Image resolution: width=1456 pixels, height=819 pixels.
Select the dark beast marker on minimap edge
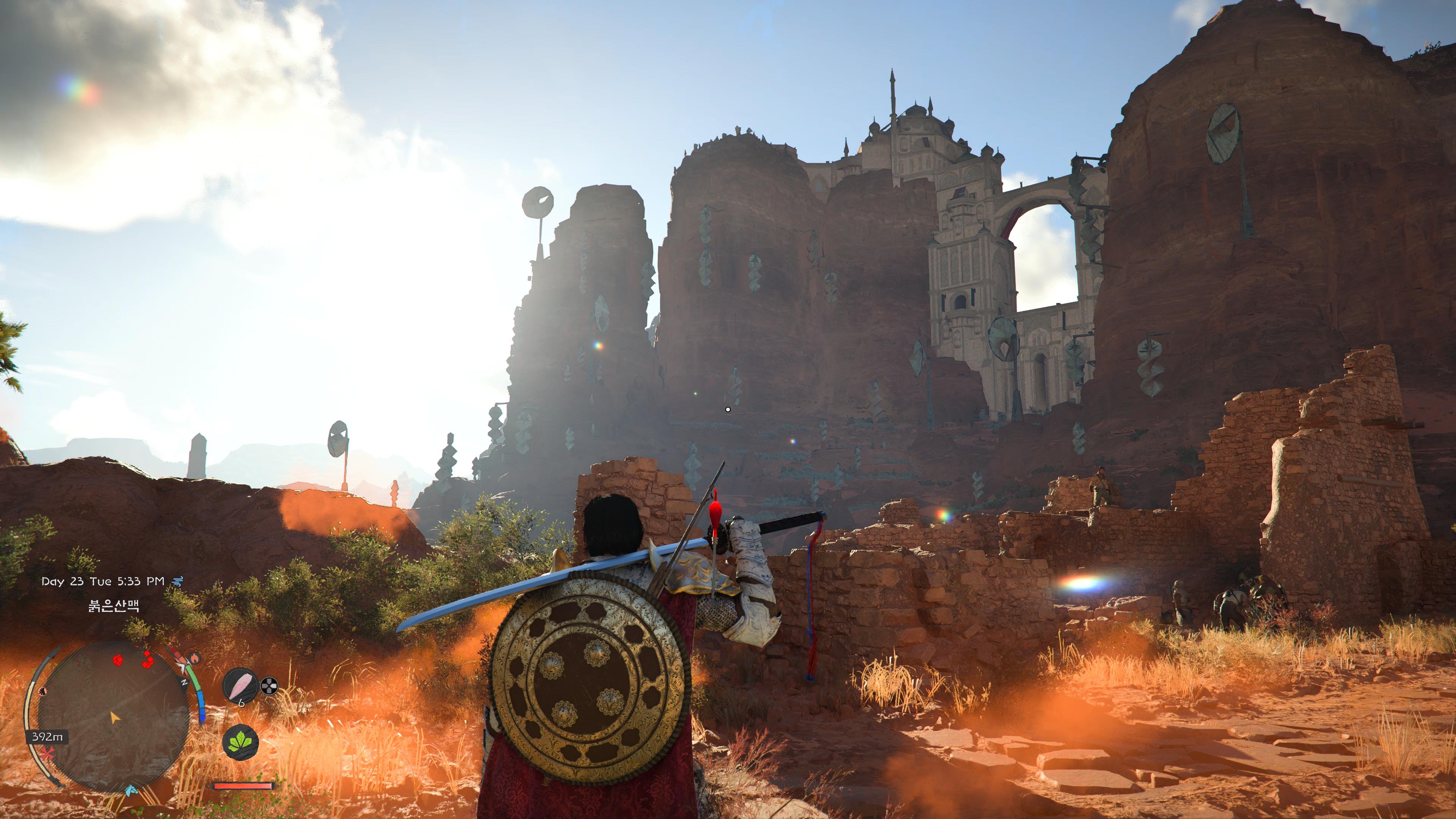click(x=42, y=691)
